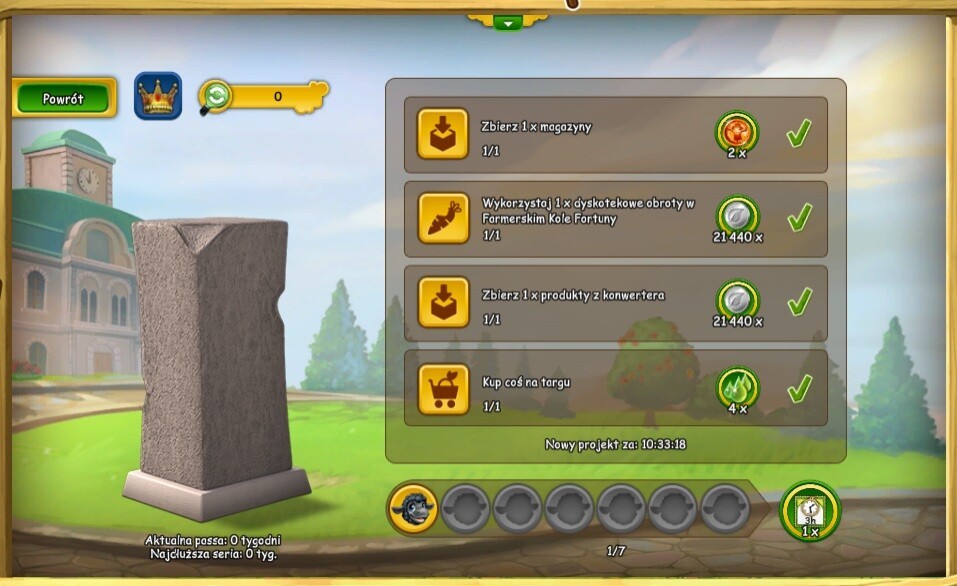Viewport: 957px width, 586px height.
Task: Click the green magnifier refresh icon
Action: (215, 96)
